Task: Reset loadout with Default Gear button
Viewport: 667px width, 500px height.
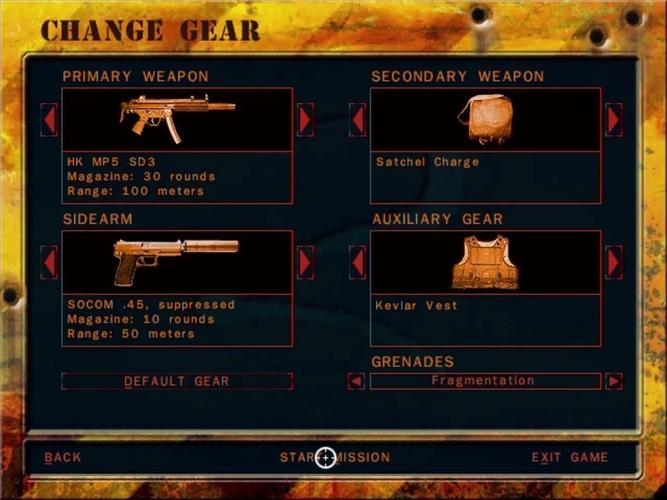Action: 177,381
